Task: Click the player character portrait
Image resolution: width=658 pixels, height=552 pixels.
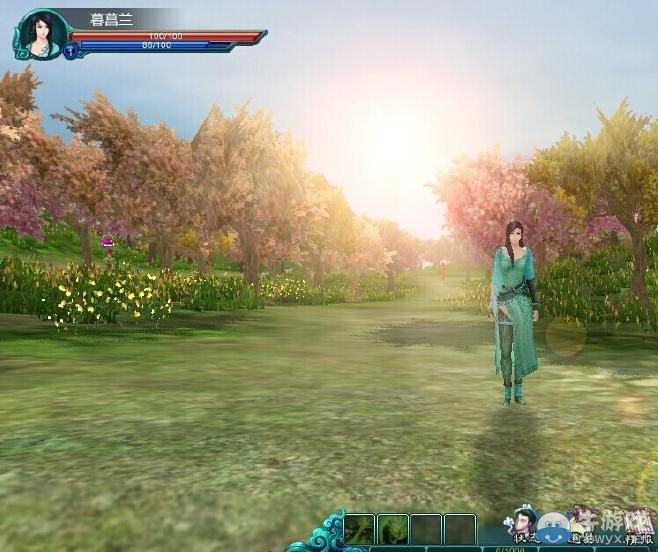Action: [x=42, y=33]
